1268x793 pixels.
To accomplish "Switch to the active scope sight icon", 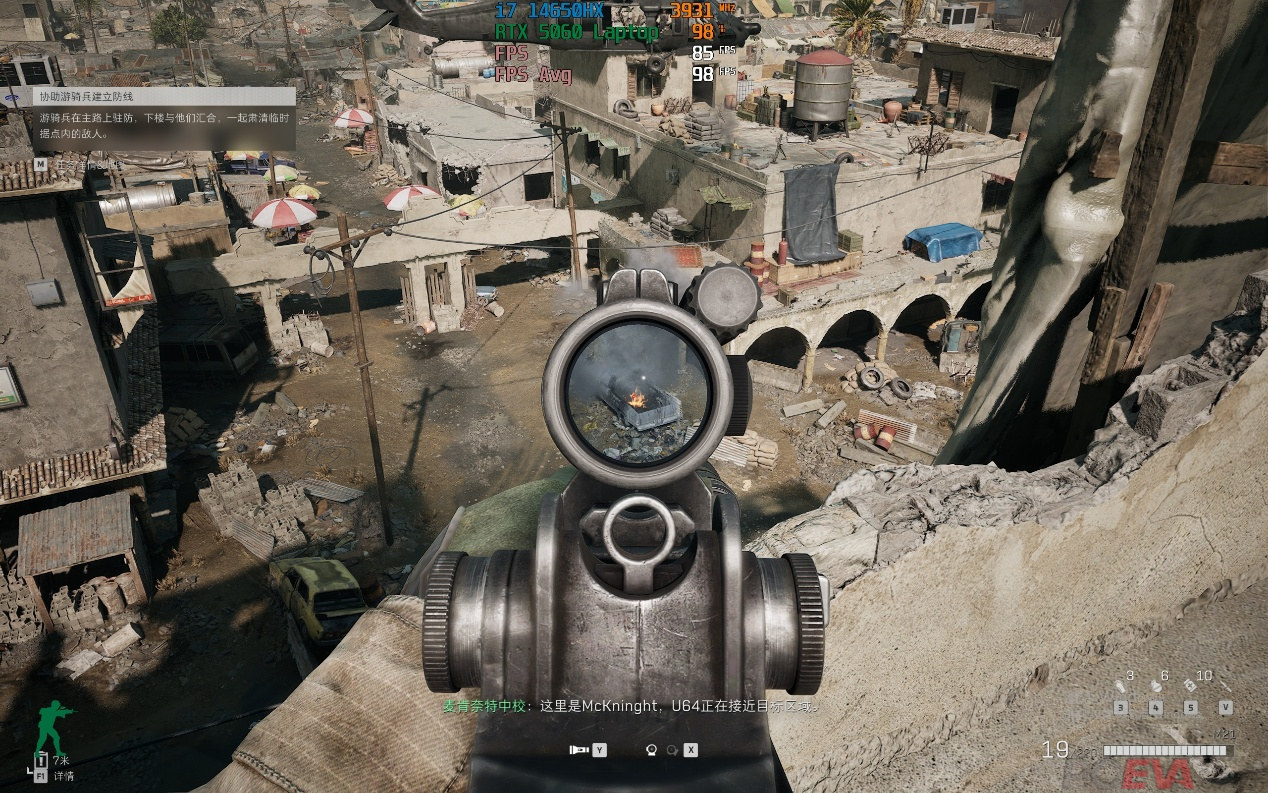I will click(651, 749).
